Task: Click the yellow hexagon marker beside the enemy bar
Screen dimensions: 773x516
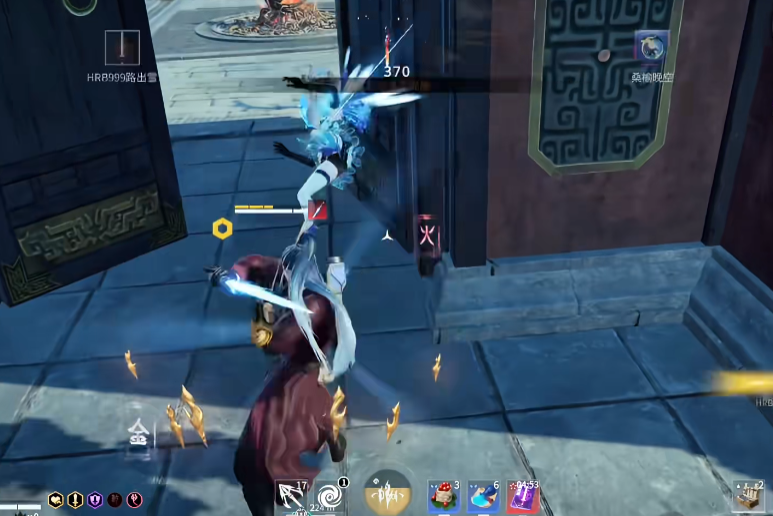Action: 222,228
